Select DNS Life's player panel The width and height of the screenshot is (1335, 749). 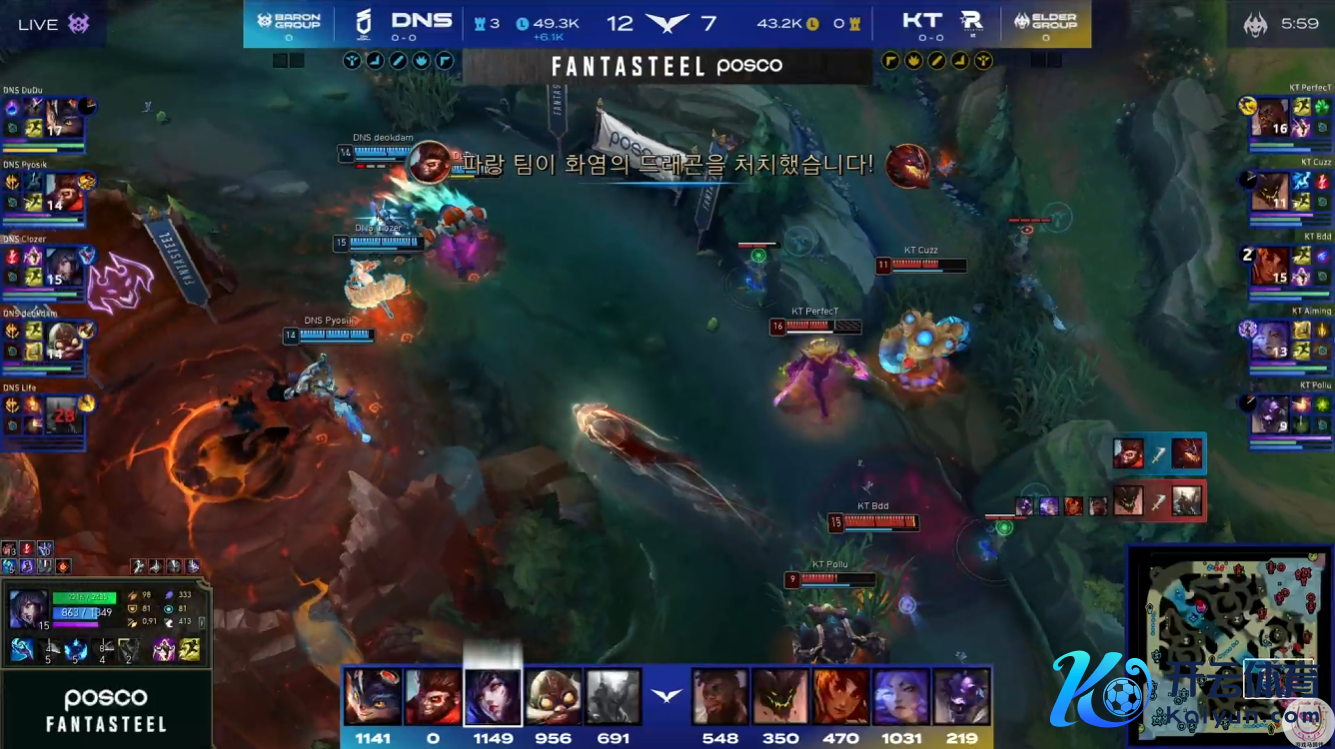point(46,418)
